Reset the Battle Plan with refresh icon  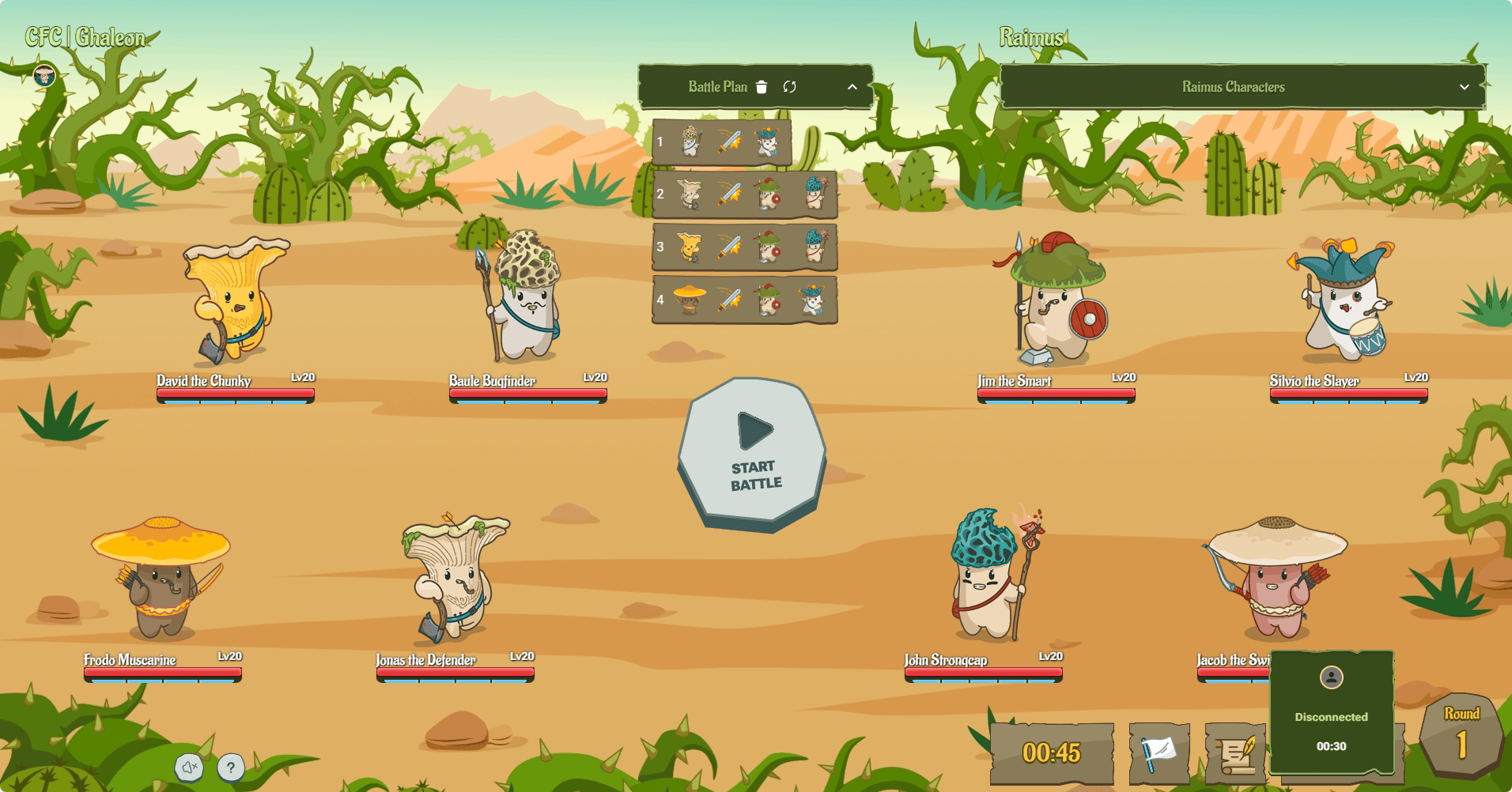point(789,87)
